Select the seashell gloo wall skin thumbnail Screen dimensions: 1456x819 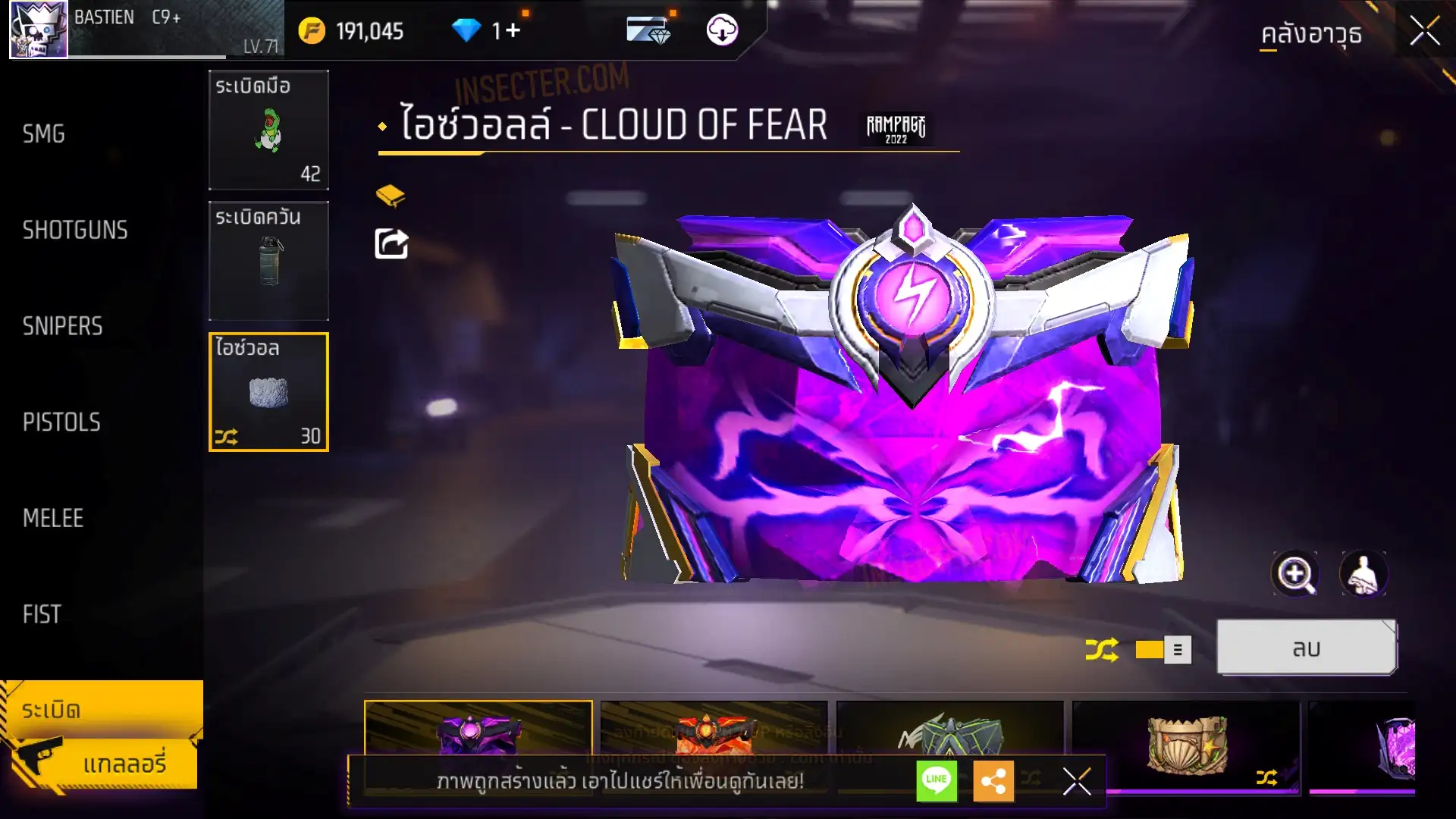[1186, 743]
